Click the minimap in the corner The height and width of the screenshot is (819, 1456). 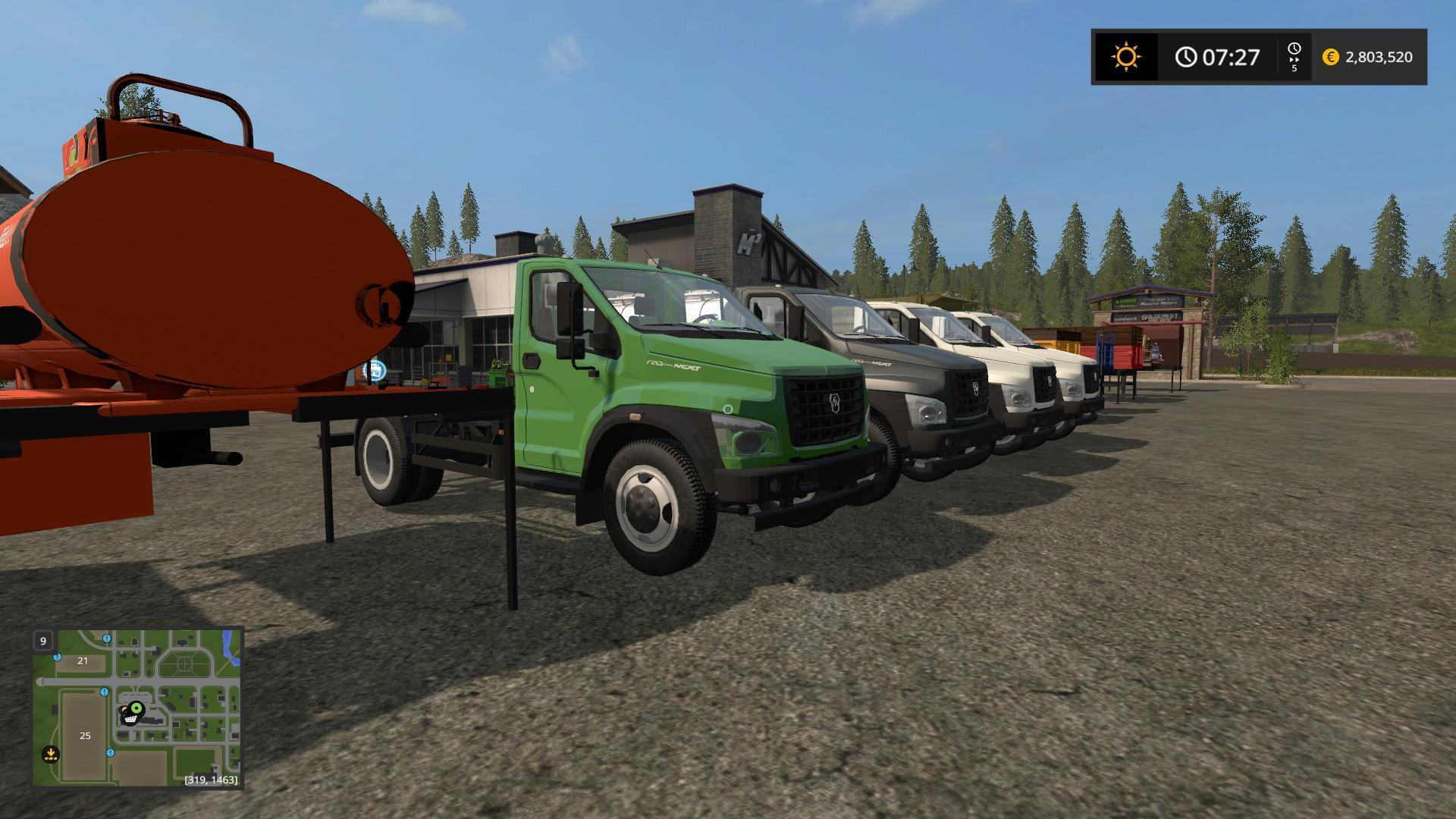(136, 707)
